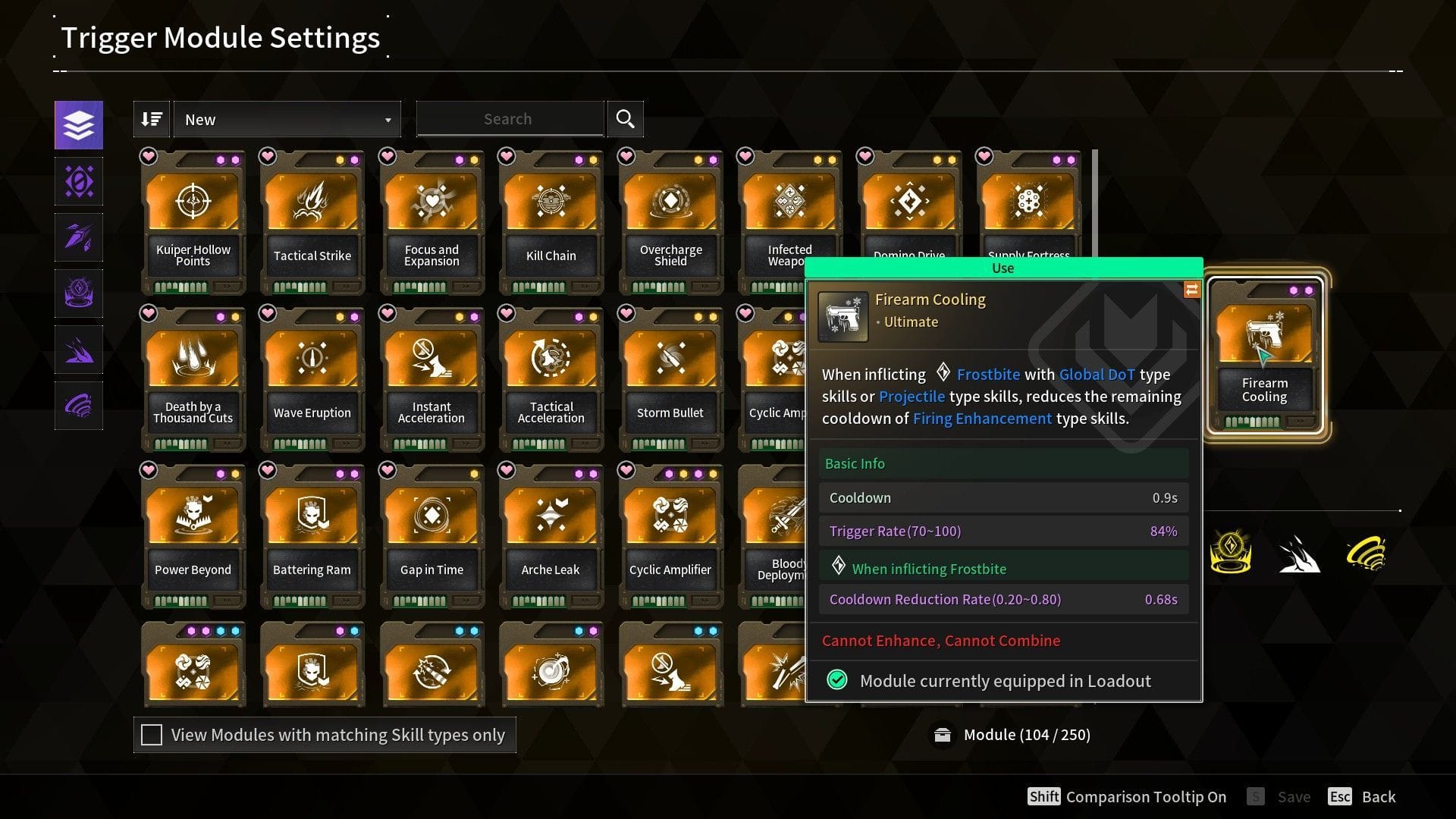Click the Trigger Rate 84% stat row
The height and width of the screenshot is (819, 1456).
[x=1003, y=531]
